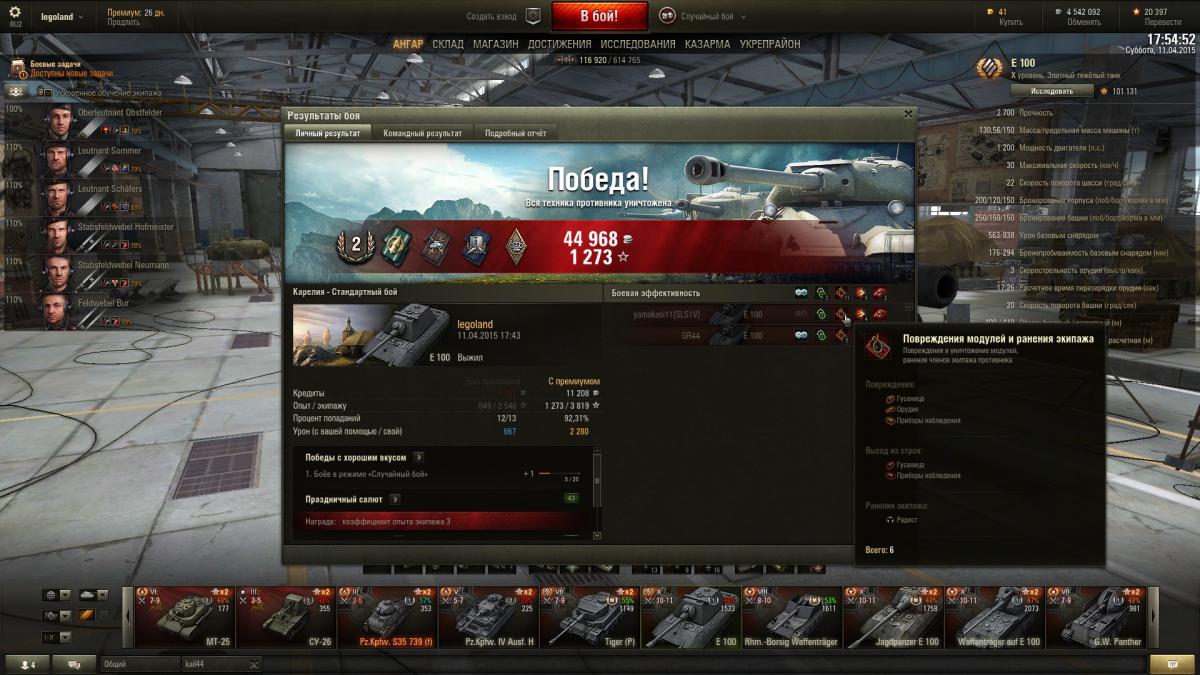This screenshot has width=1200, height=675.
Task: Go to the Казарма section
Action: [707, 44]
